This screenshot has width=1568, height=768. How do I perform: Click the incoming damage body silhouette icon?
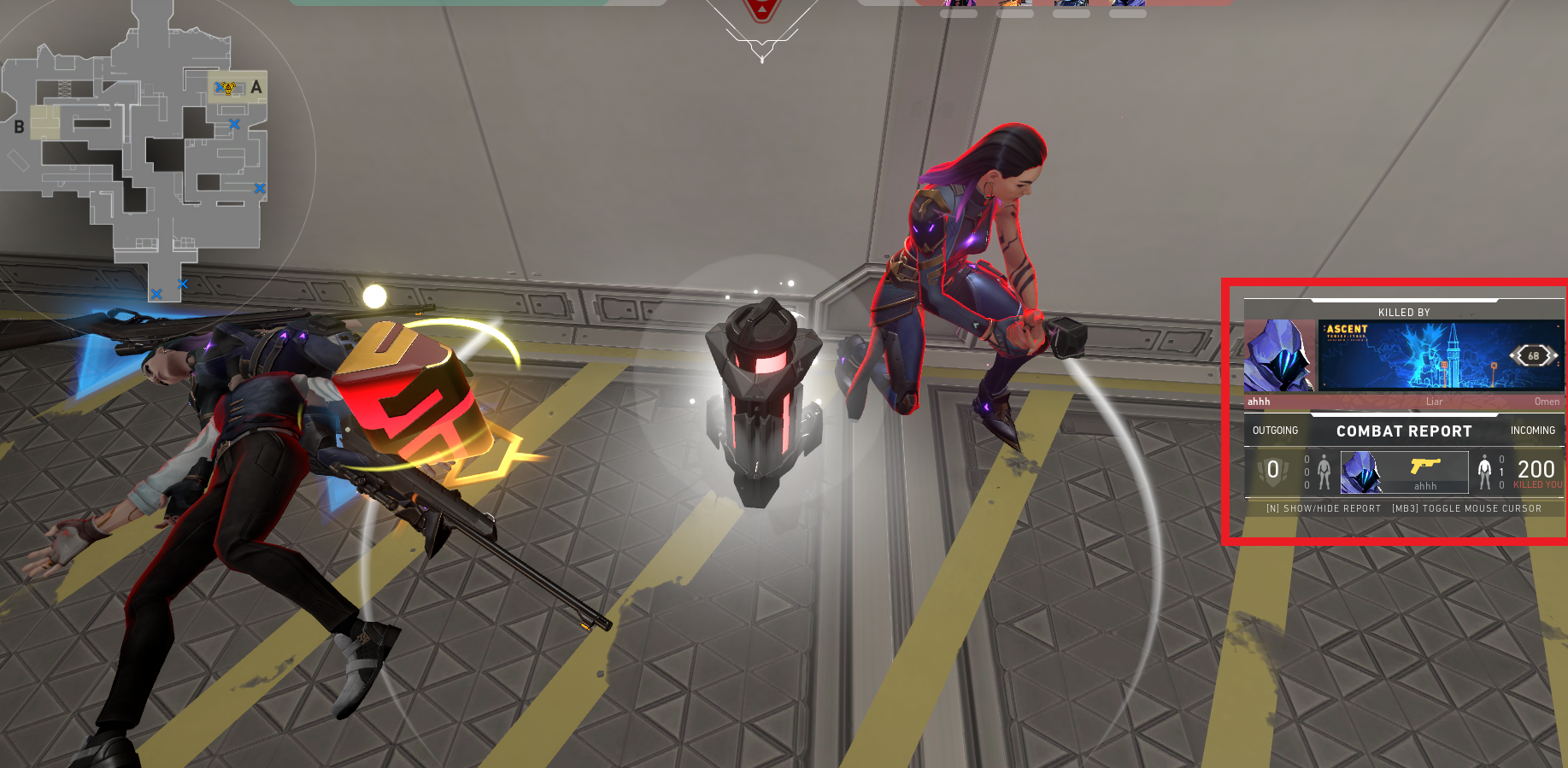pos(1484,472)
